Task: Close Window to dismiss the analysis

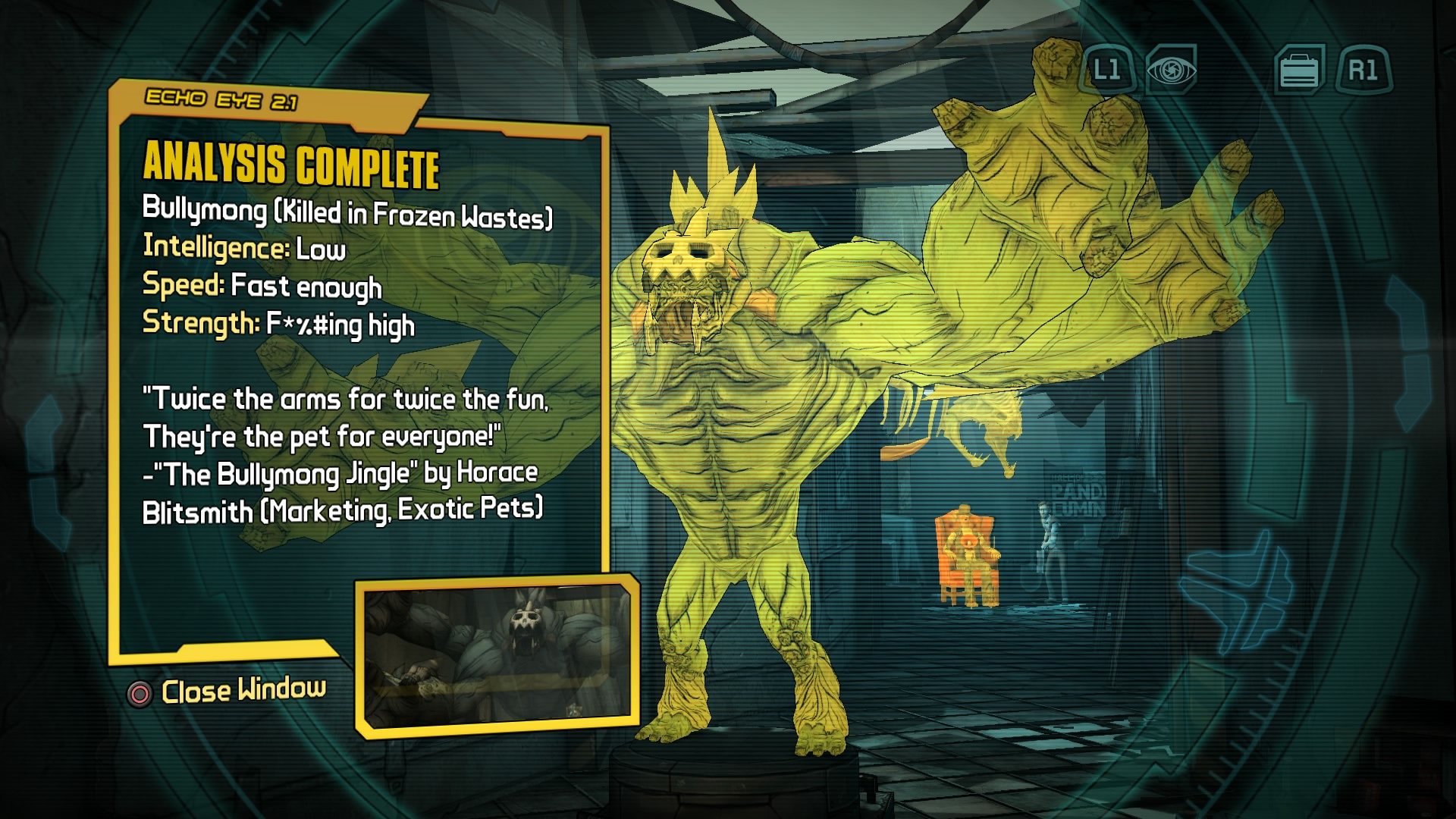Action: point(243,690)
